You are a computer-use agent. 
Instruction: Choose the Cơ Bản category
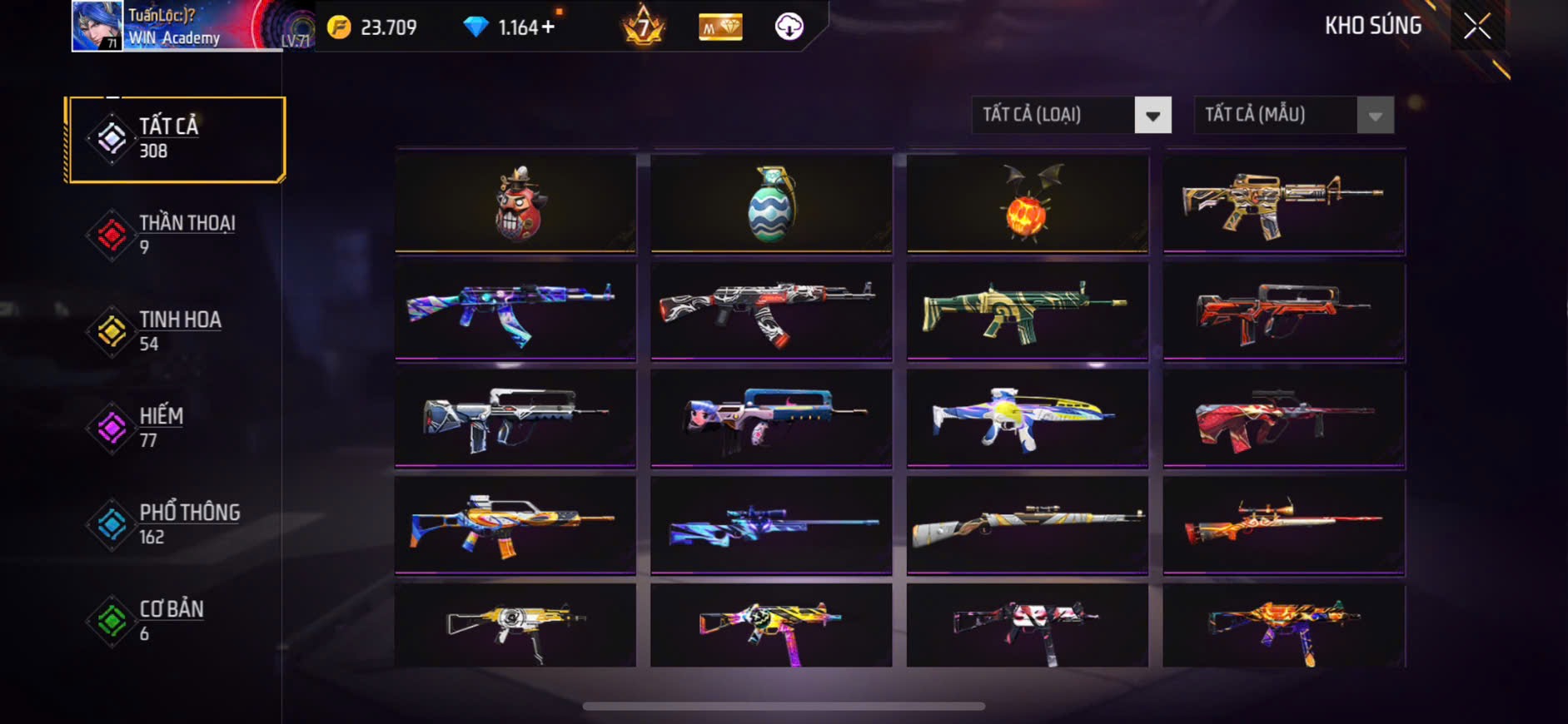coord(177,621)
